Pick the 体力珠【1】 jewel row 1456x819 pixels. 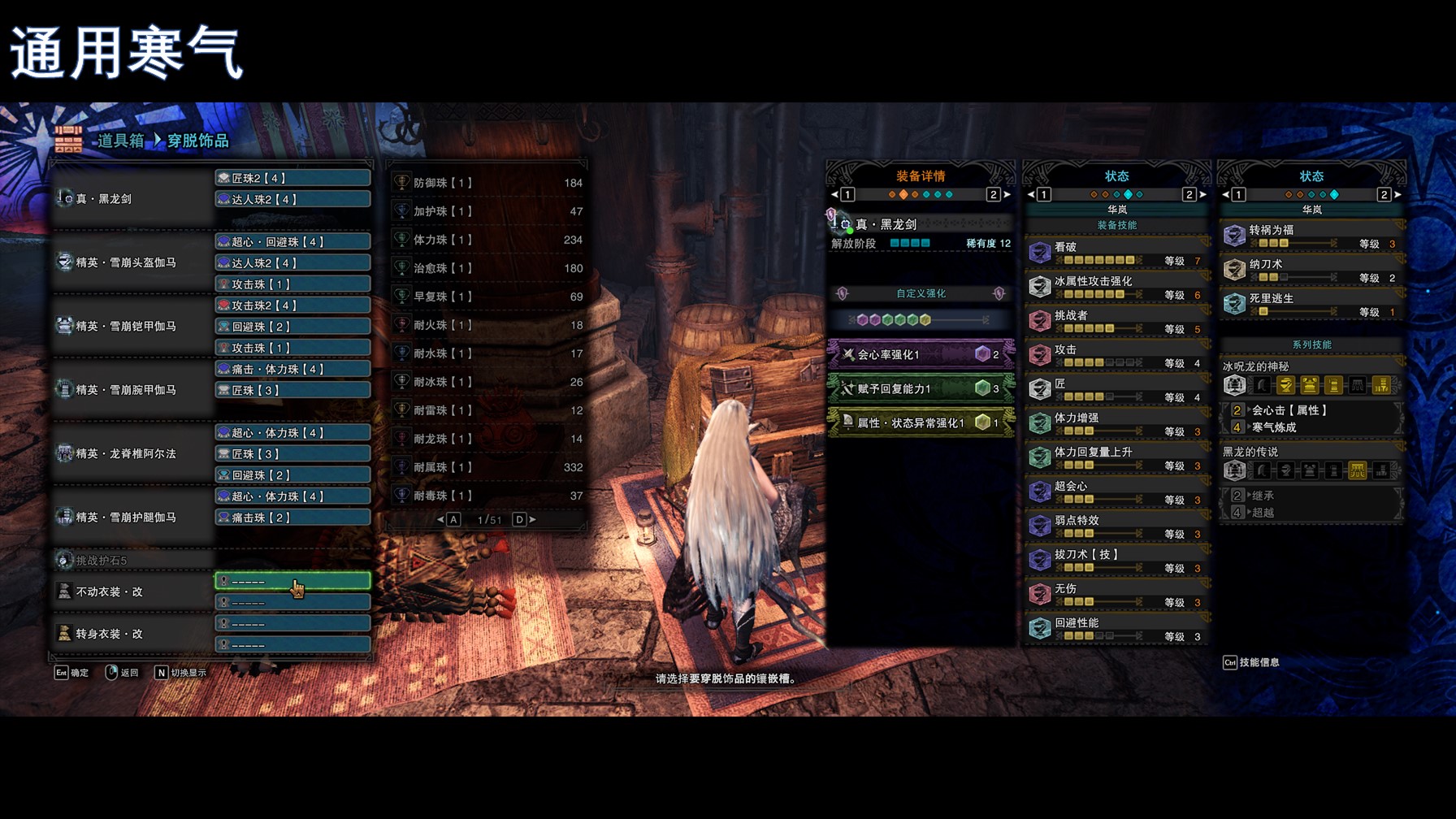tap(487, 240)
